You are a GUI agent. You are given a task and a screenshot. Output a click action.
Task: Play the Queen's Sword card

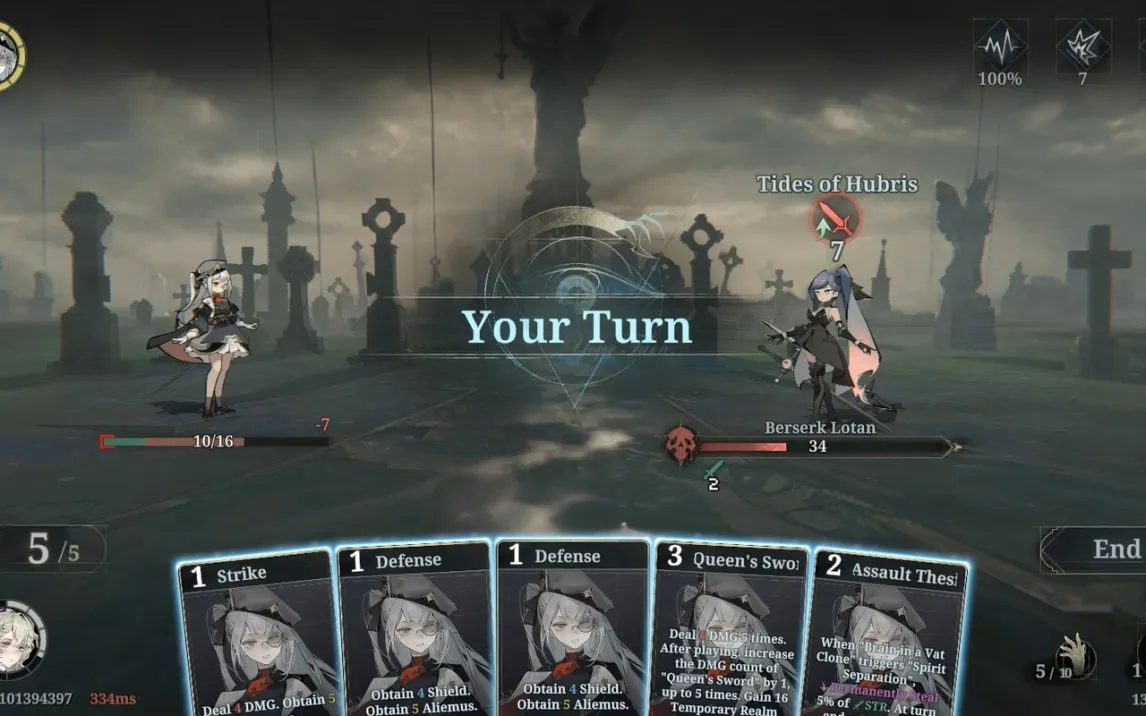click(x=731, y=632)
